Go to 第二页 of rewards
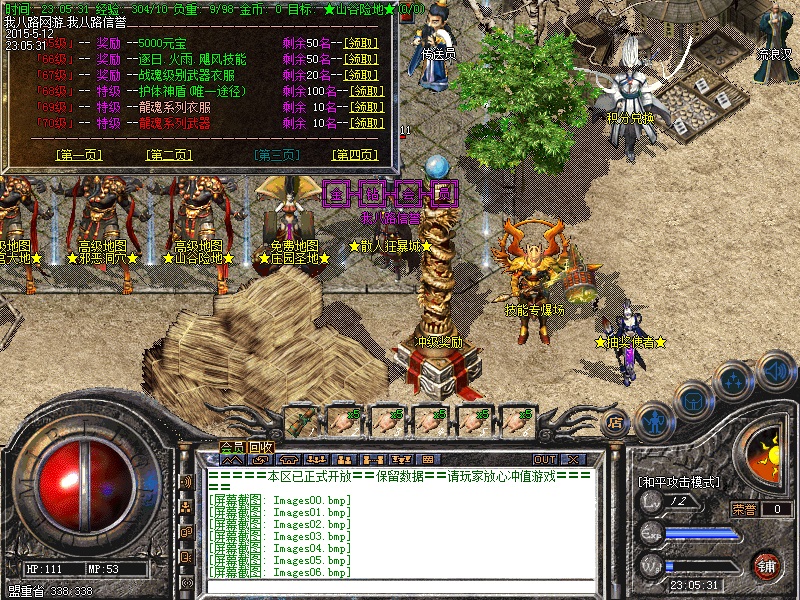 tap(169, 155)
